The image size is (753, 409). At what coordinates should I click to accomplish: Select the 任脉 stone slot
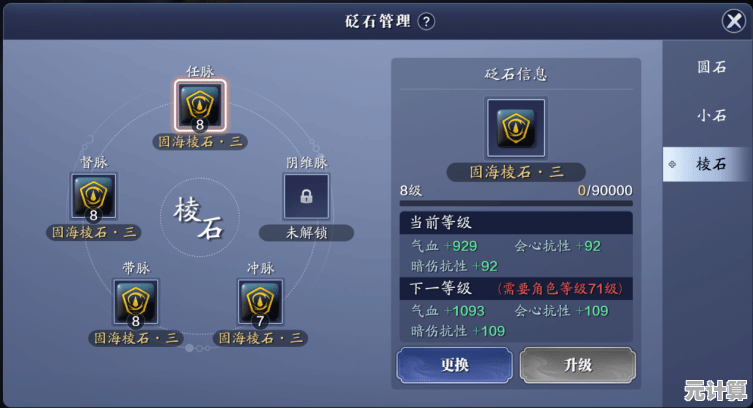(x=200, y=106)
